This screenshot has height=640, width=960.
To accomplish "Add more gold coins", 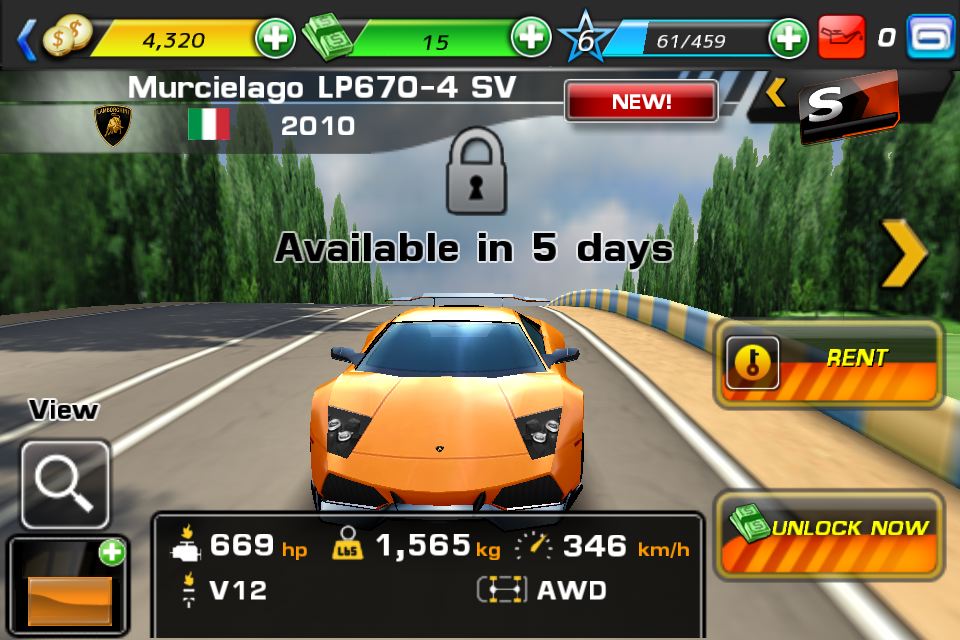I will [x=275, y=39].
